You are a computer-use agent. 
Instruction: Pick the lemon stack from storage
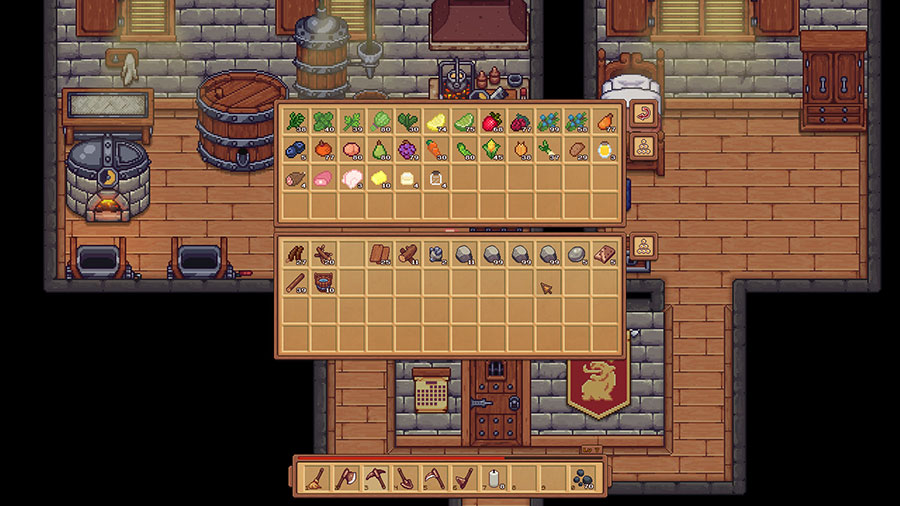pyautogui.click(x=435, y=122)
